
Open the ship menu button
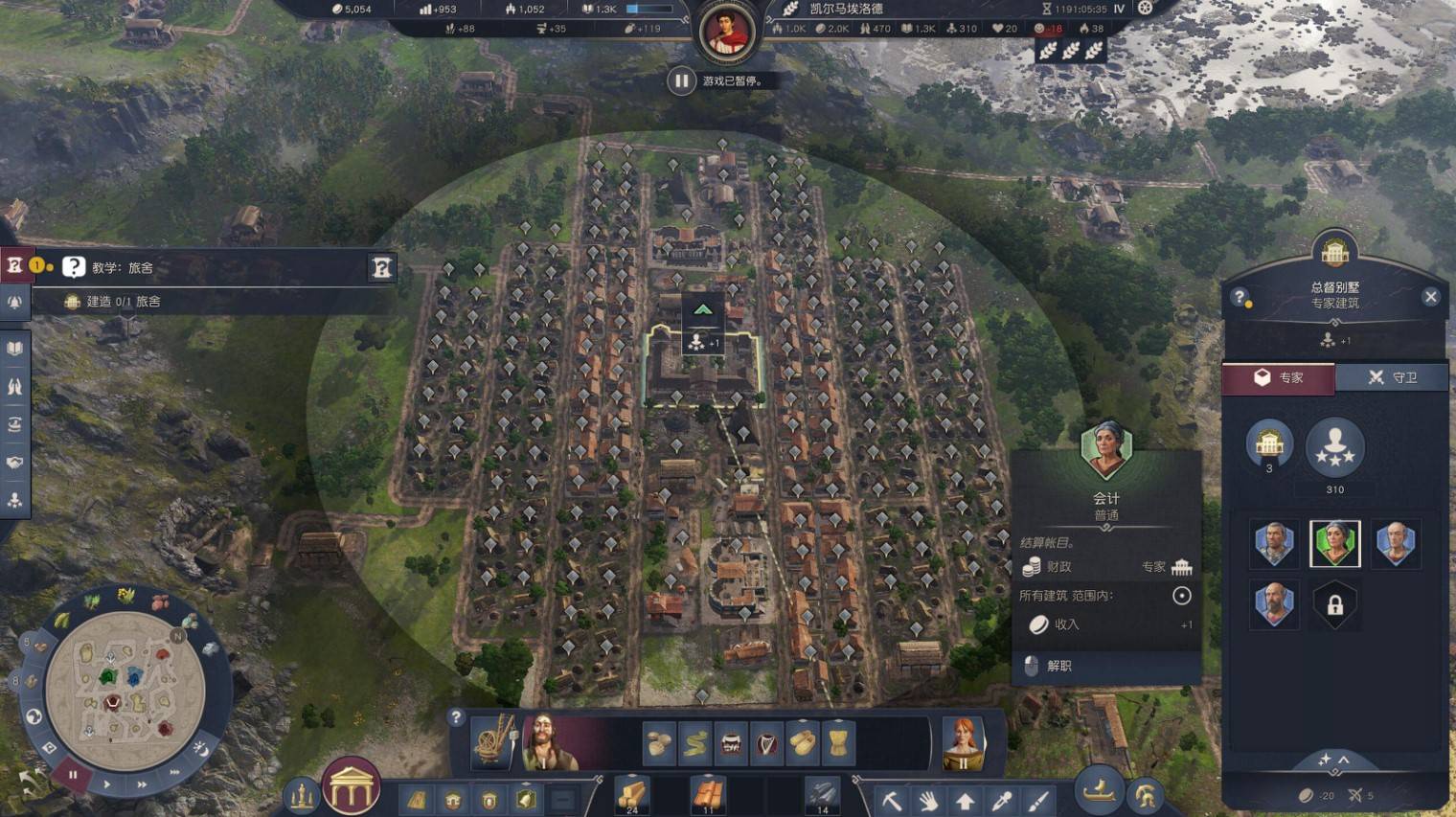tap(1100, 791)
